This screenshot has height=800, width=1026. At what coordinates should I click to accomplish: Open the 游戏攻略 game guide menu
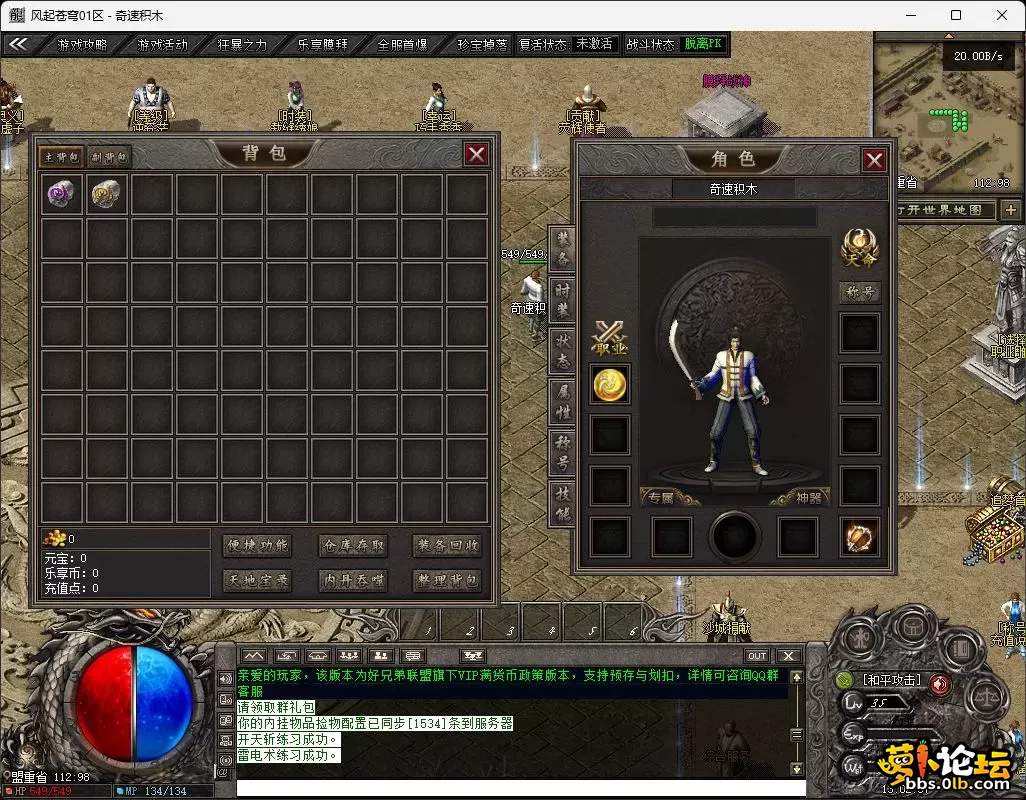click(x=82, y=44)
